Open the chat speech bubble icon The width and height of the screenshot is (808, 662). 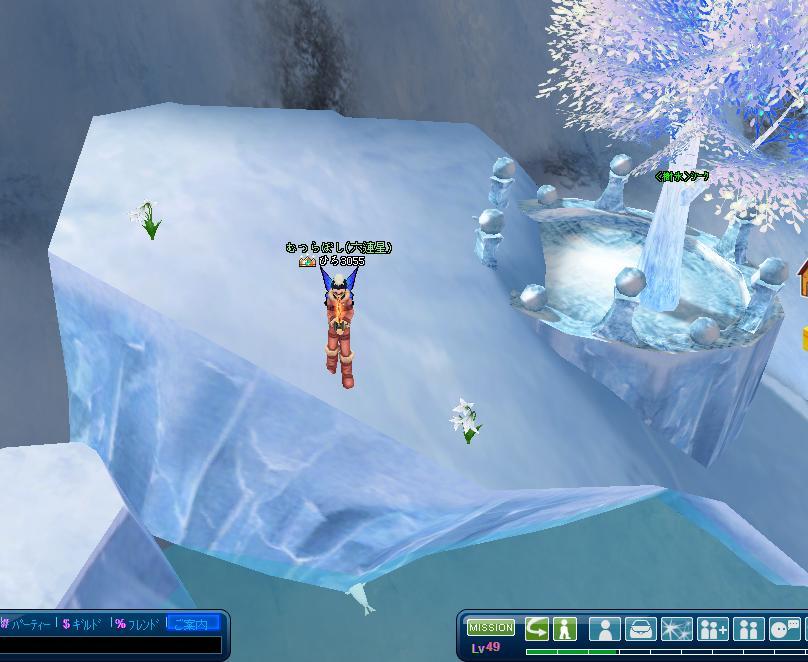[785, 629]
